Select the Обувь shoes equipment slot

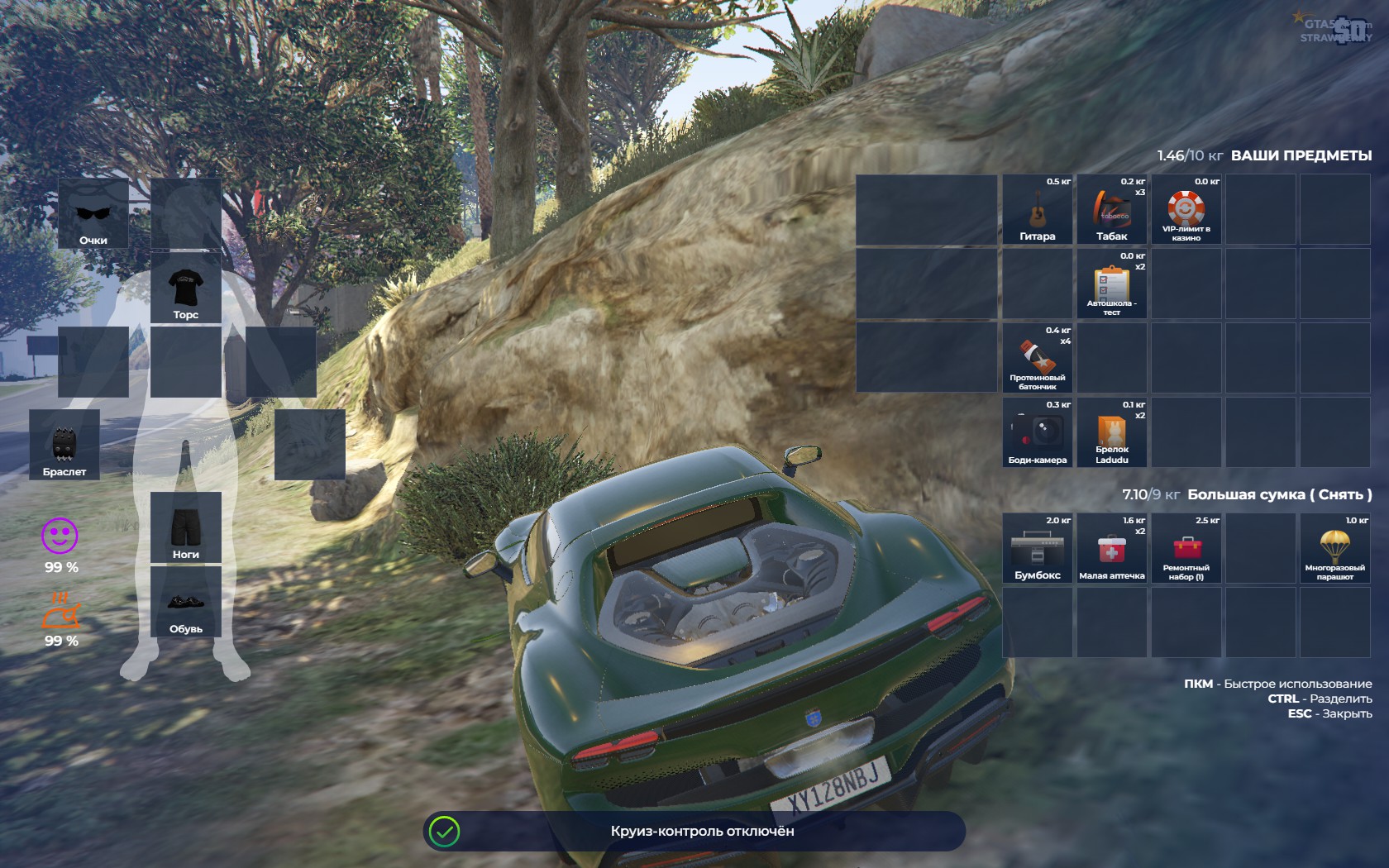pyautogui.click(x=186, y=602)
